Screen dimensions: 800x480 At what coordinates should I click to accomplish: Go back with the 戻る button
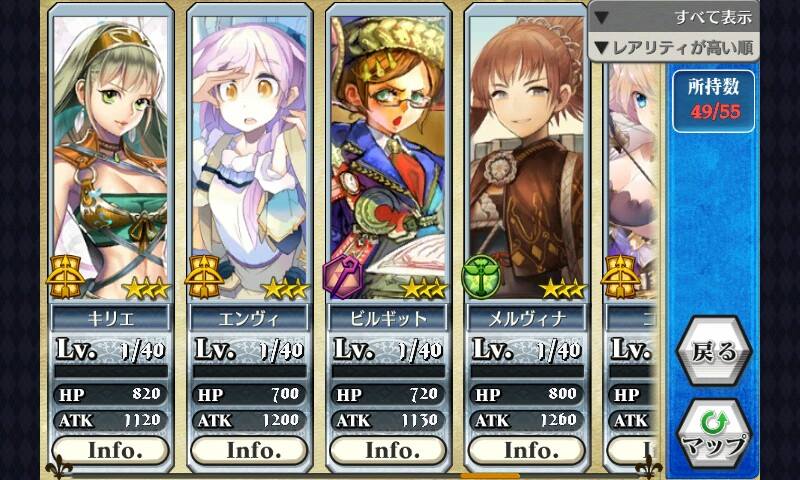coord(713,352)
